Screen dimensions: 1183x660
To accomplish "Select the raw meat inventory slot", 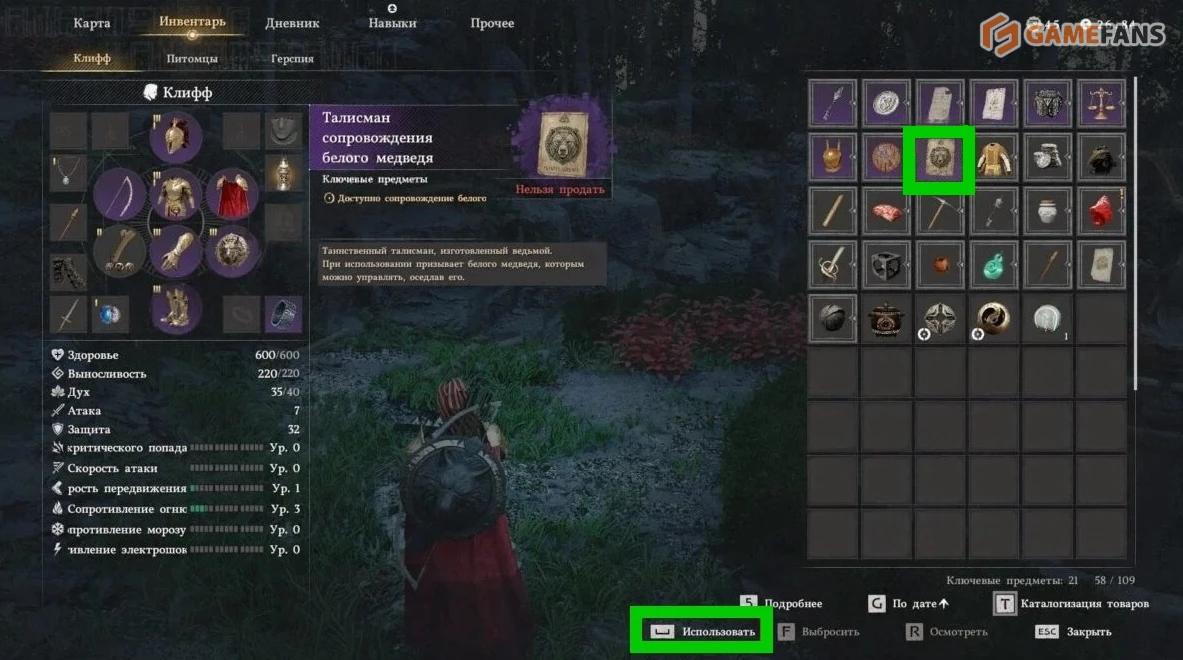I will click(886, 212).
